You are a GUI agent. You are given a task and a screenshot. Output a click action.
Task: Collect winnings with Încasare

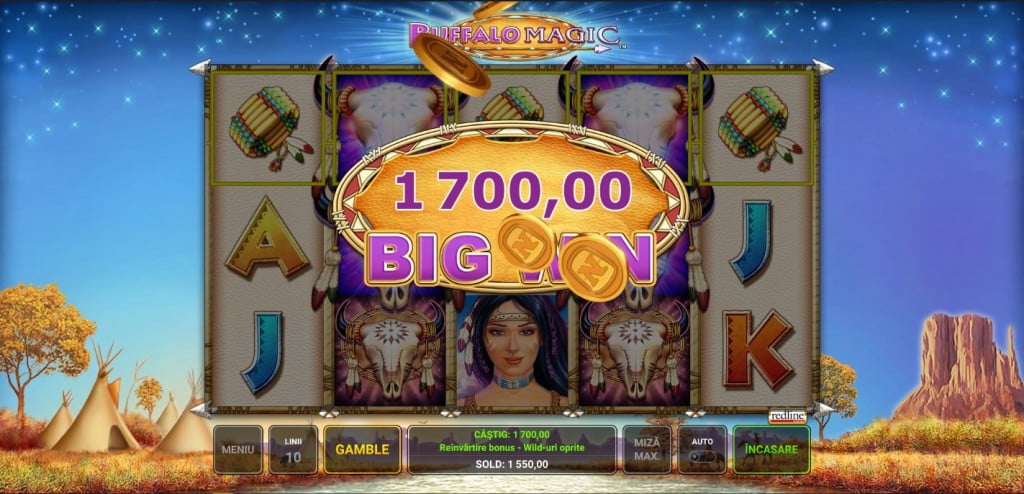tap(770, 449)
